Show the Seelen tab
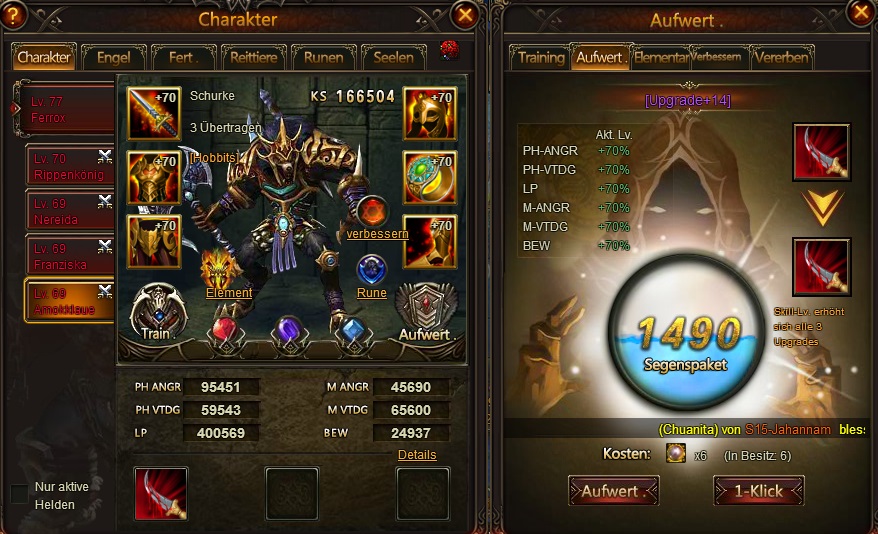Screen dimensions: 878x534 [393, 57]
